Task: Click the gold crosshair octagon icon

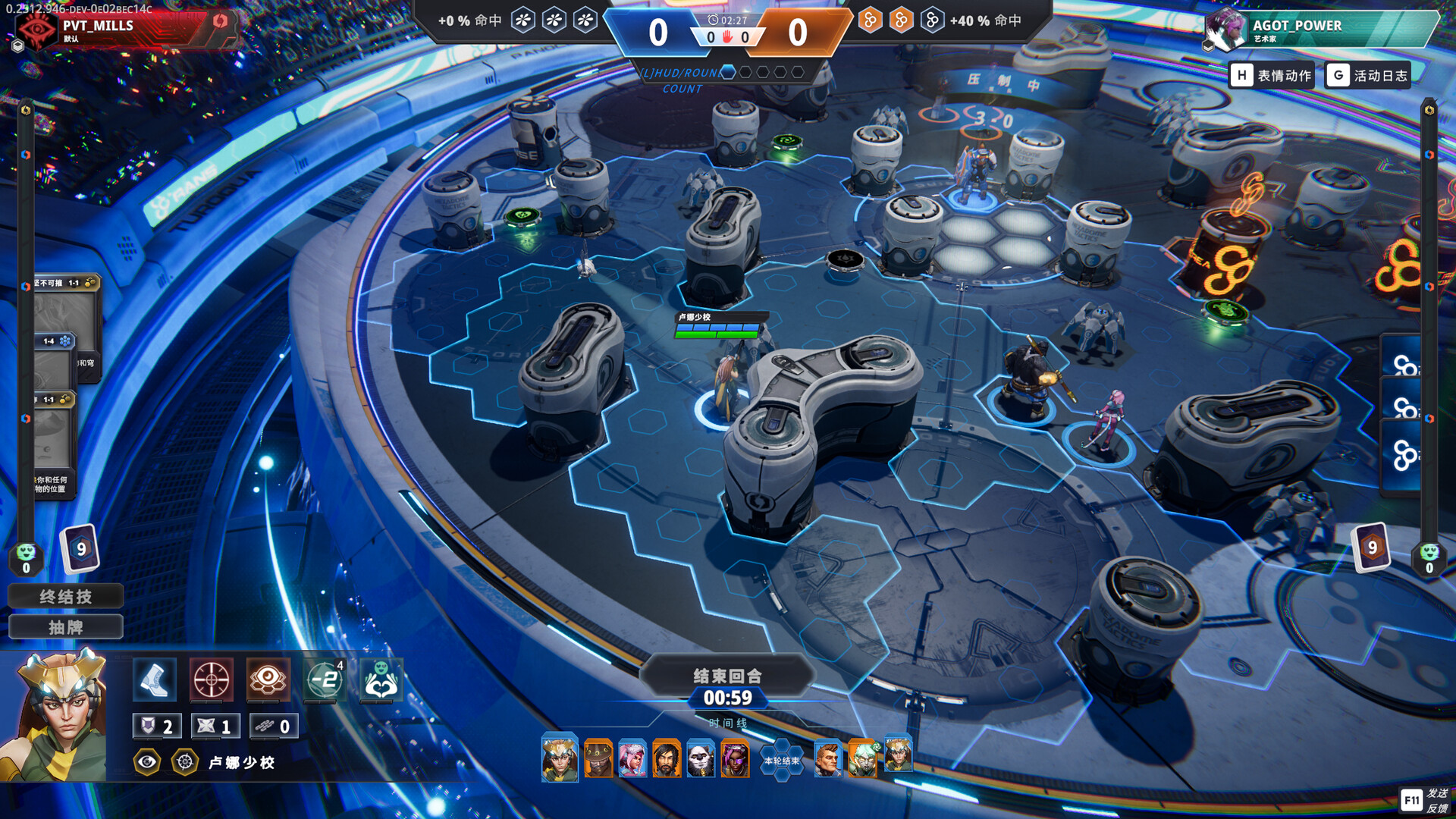Action: point(185,762)
